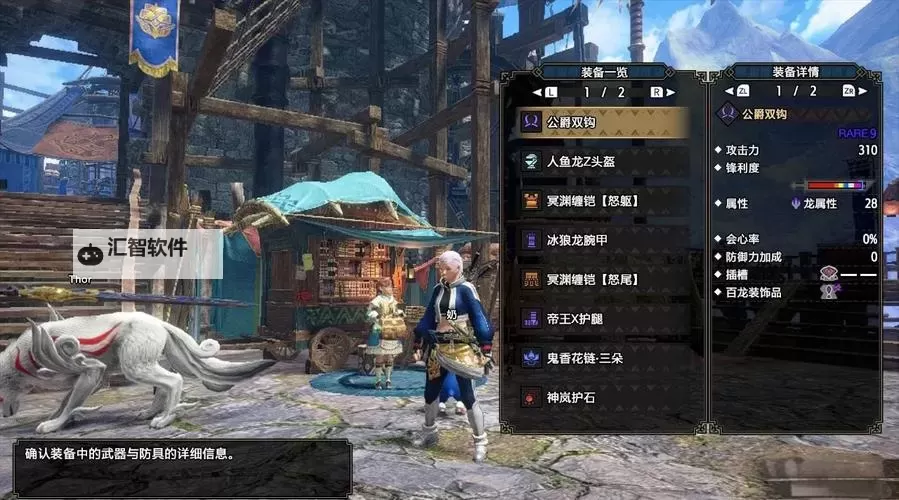Click the 装备详情 equipment details header
The width and height of the screenshot is (899, 500).
[x=795, y=71]
